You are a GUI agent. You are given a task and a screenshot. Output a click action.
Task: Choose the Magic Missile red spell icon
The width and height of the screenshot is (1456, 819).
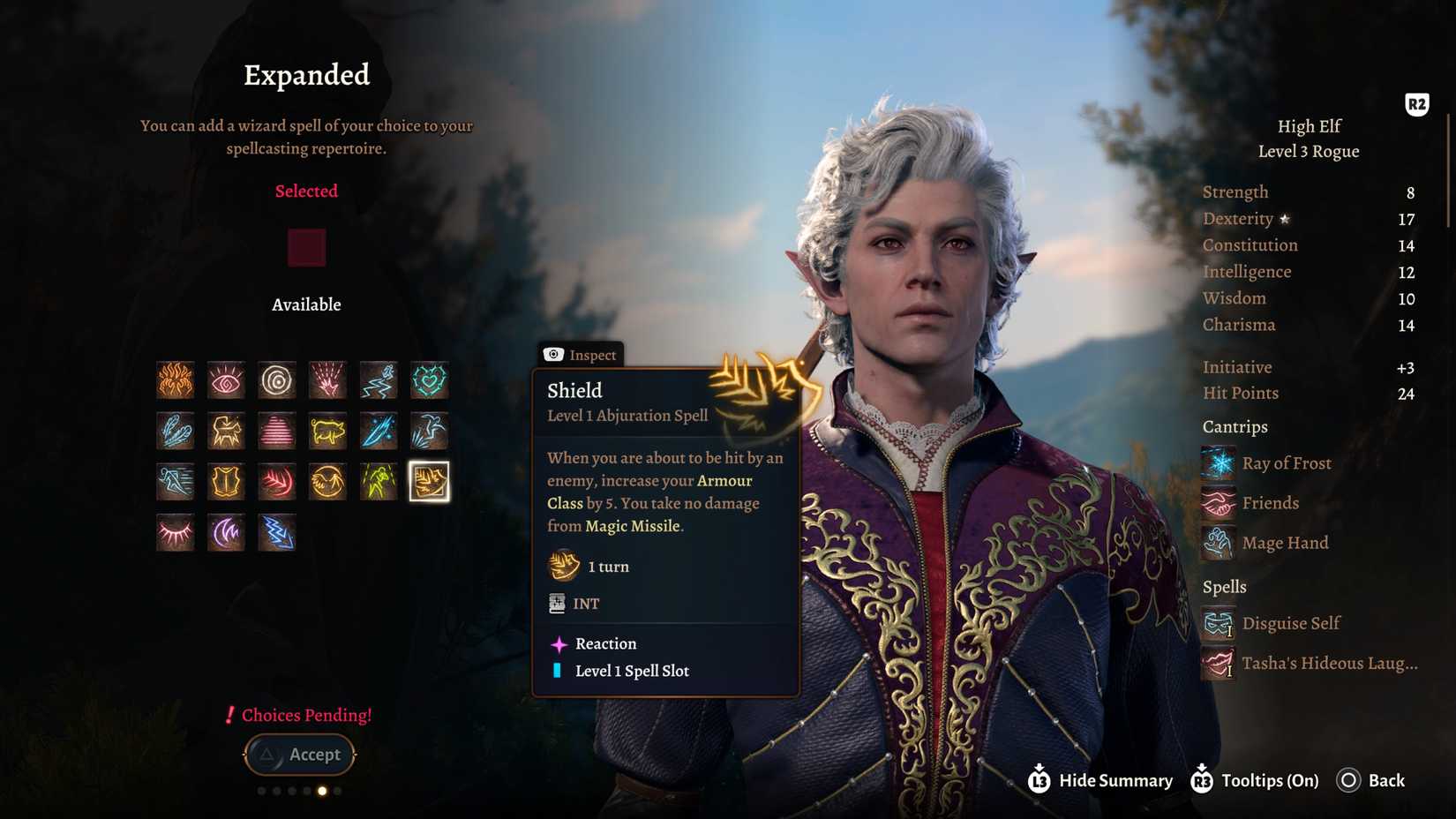click(277, 482)
